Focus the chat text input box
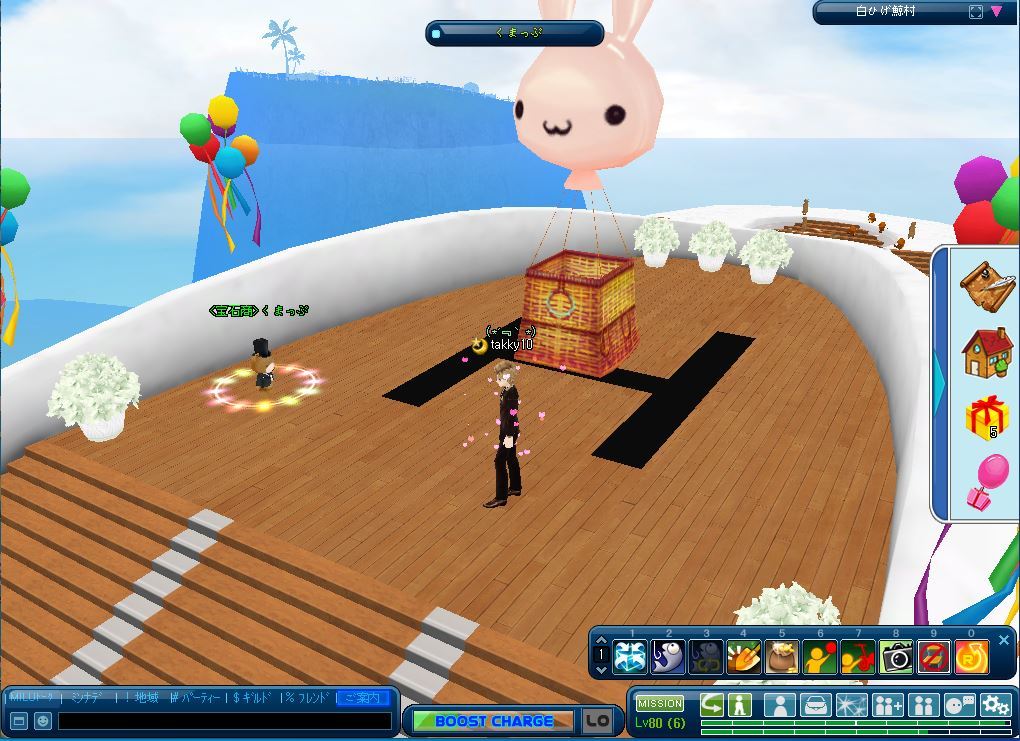 pyautogui.click(x=224, y=720)
